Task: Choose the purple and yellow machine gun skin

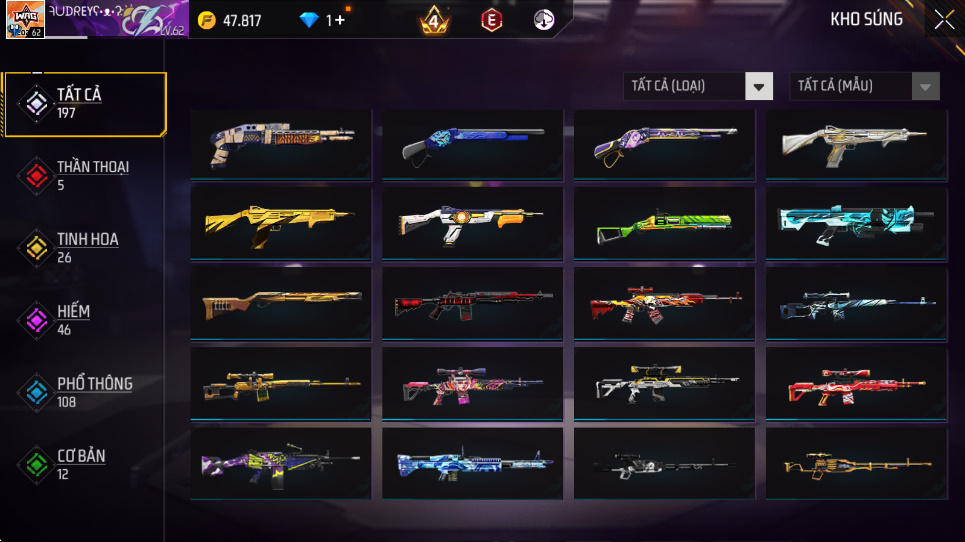Action: pos(280,463)
